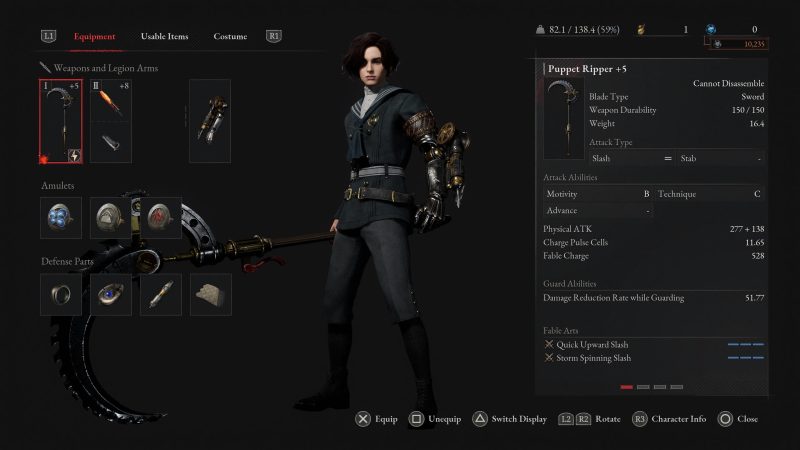
Task: Open the Character Info screen
Action: (668, 419)
